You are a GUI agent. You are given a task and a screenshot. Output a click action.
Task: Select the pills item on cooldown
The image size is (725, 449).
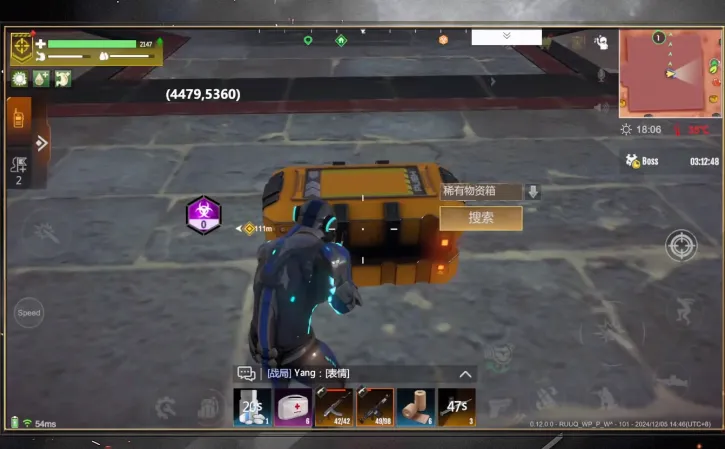pos(252,407)
